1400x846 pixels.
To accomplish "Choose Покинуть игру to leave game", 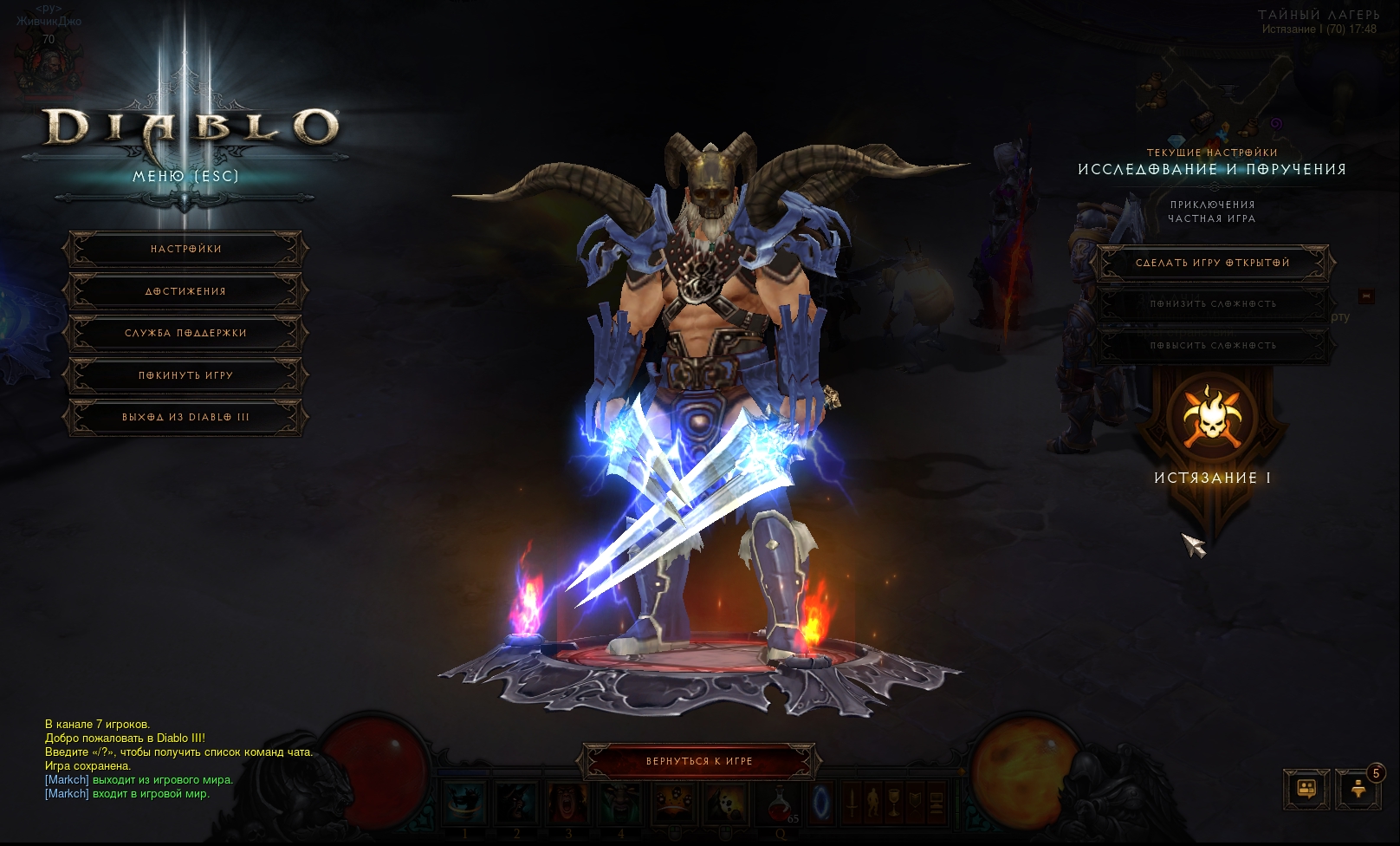I will [x=185, y=376].
